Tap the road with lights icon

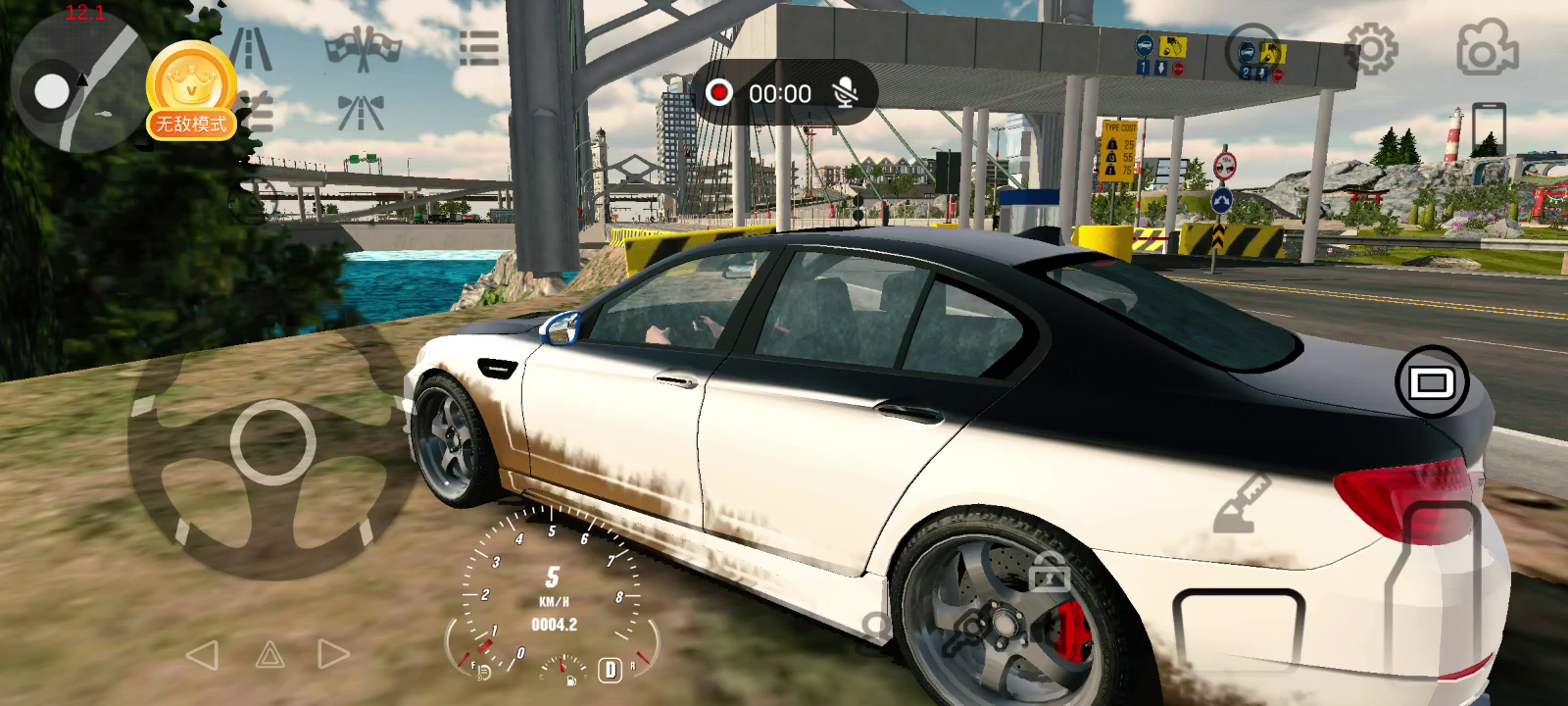[361, 113]
